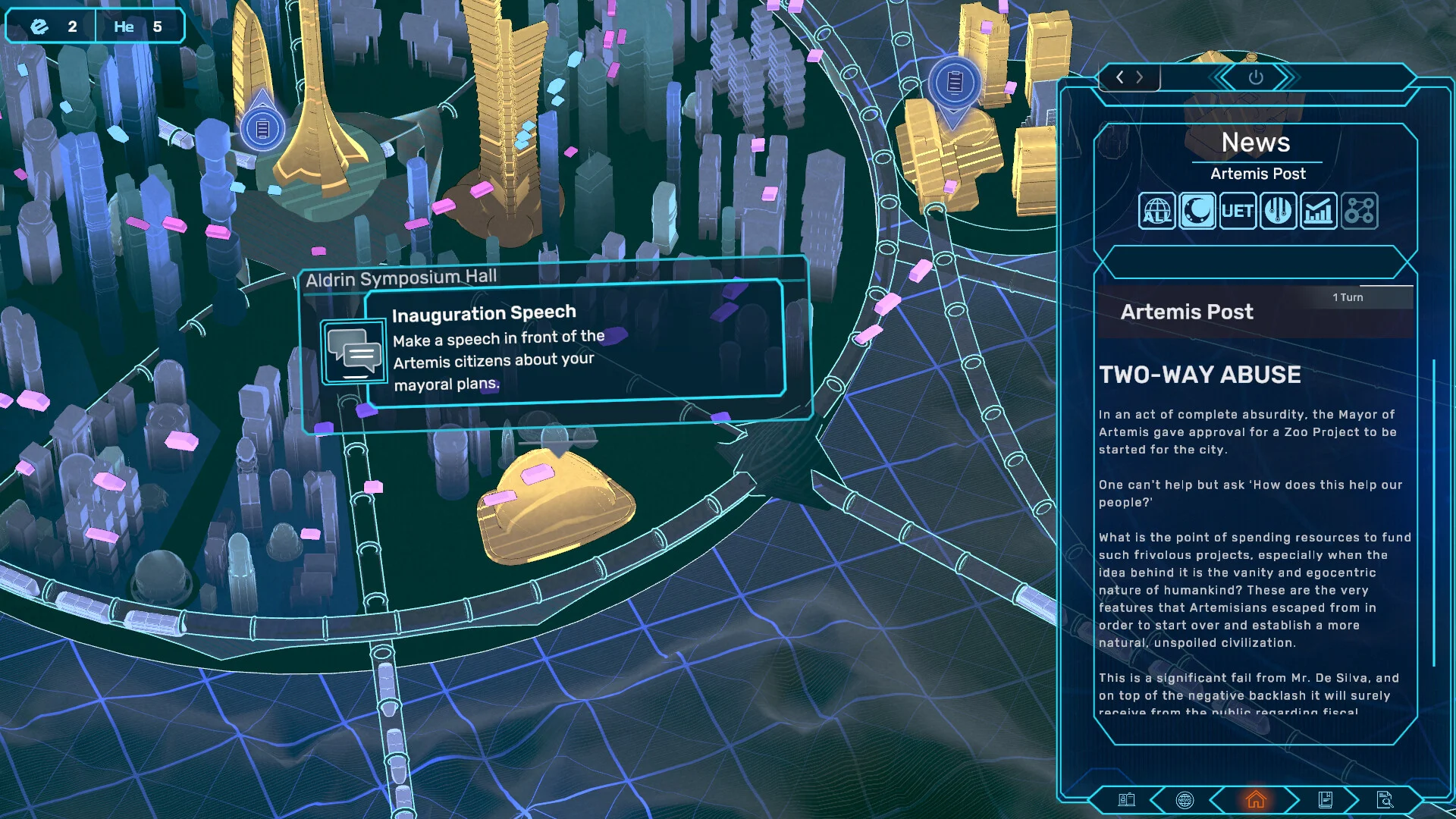Switch to the UET news filter
Viewport: 1456px width, 819px height.
1238,212
